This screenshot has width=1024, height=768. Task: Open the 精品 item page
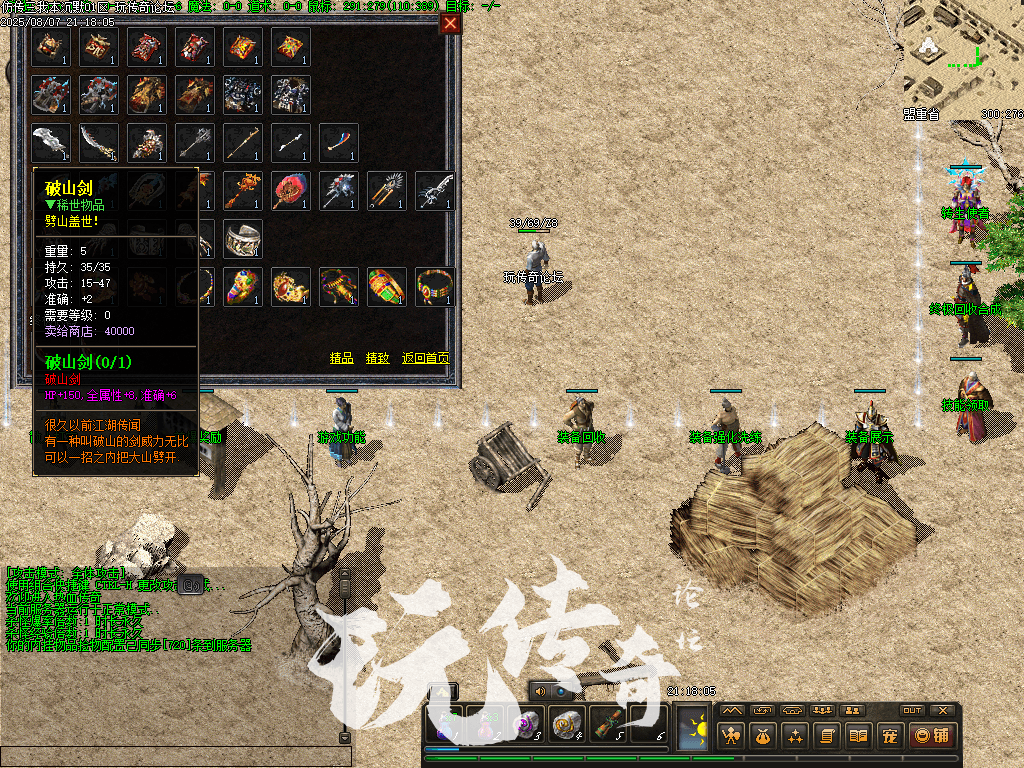click(x=341, y=358)
